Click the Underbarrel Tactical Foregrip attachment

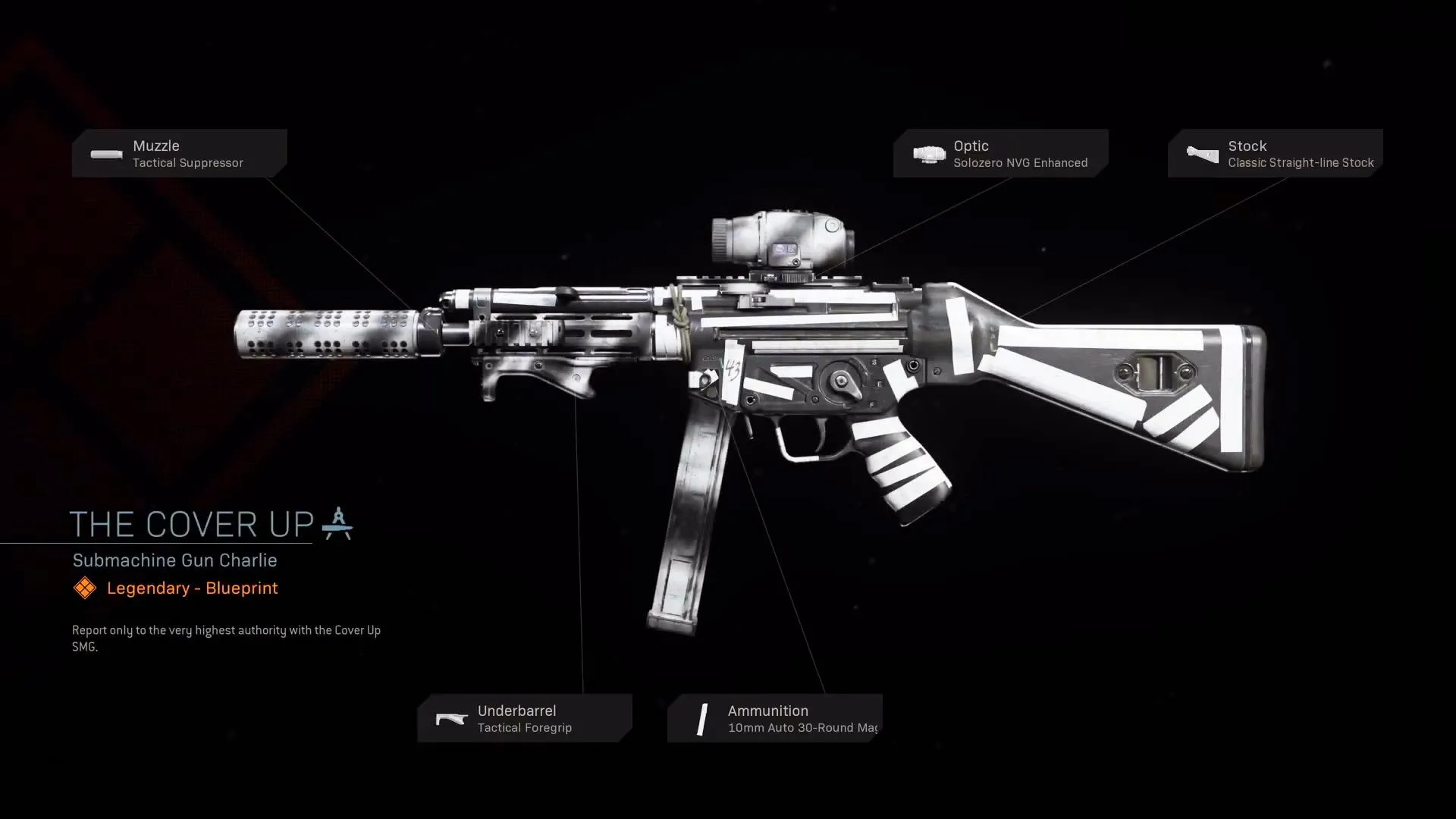point(525,718)
